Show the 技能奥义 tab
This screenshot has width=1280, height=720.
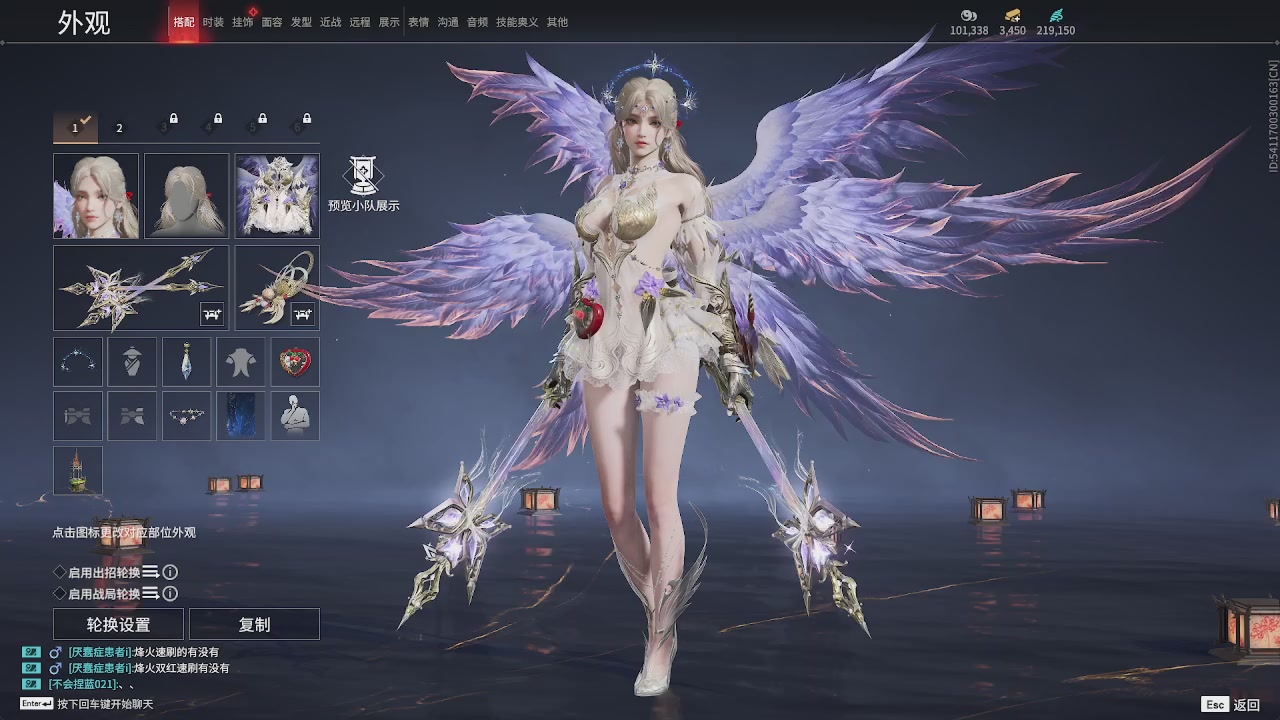tap(517, 22)
